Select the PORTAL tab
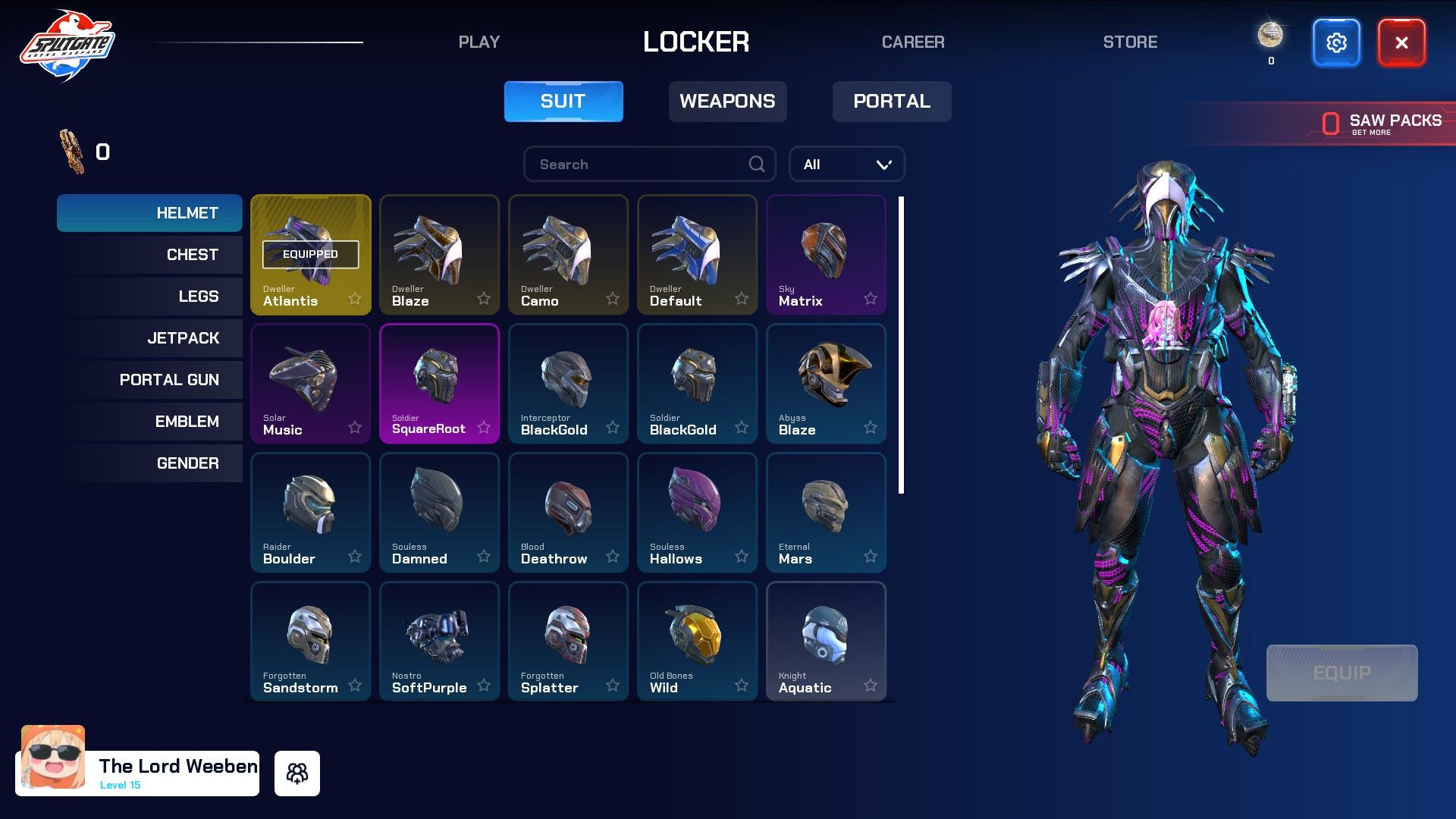 pyautogui.click(x=891, y=102)
